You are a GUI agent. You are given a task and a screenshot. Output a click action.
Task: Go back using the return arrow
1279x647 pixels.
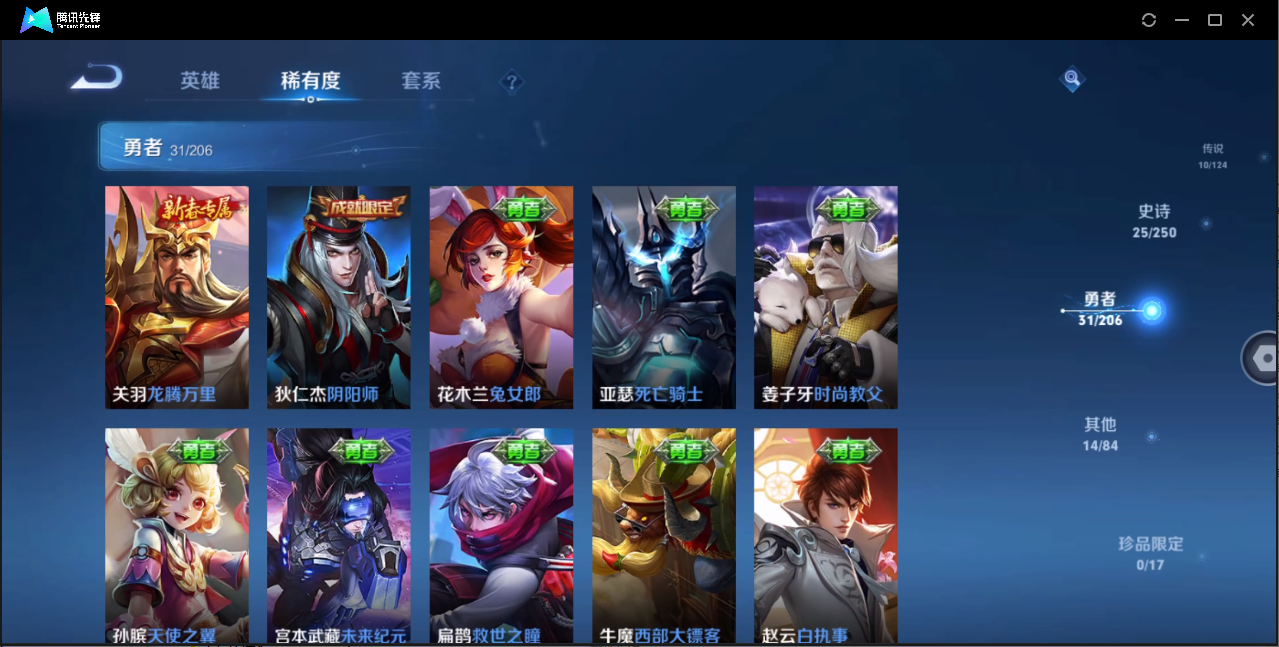coord(97,77)
